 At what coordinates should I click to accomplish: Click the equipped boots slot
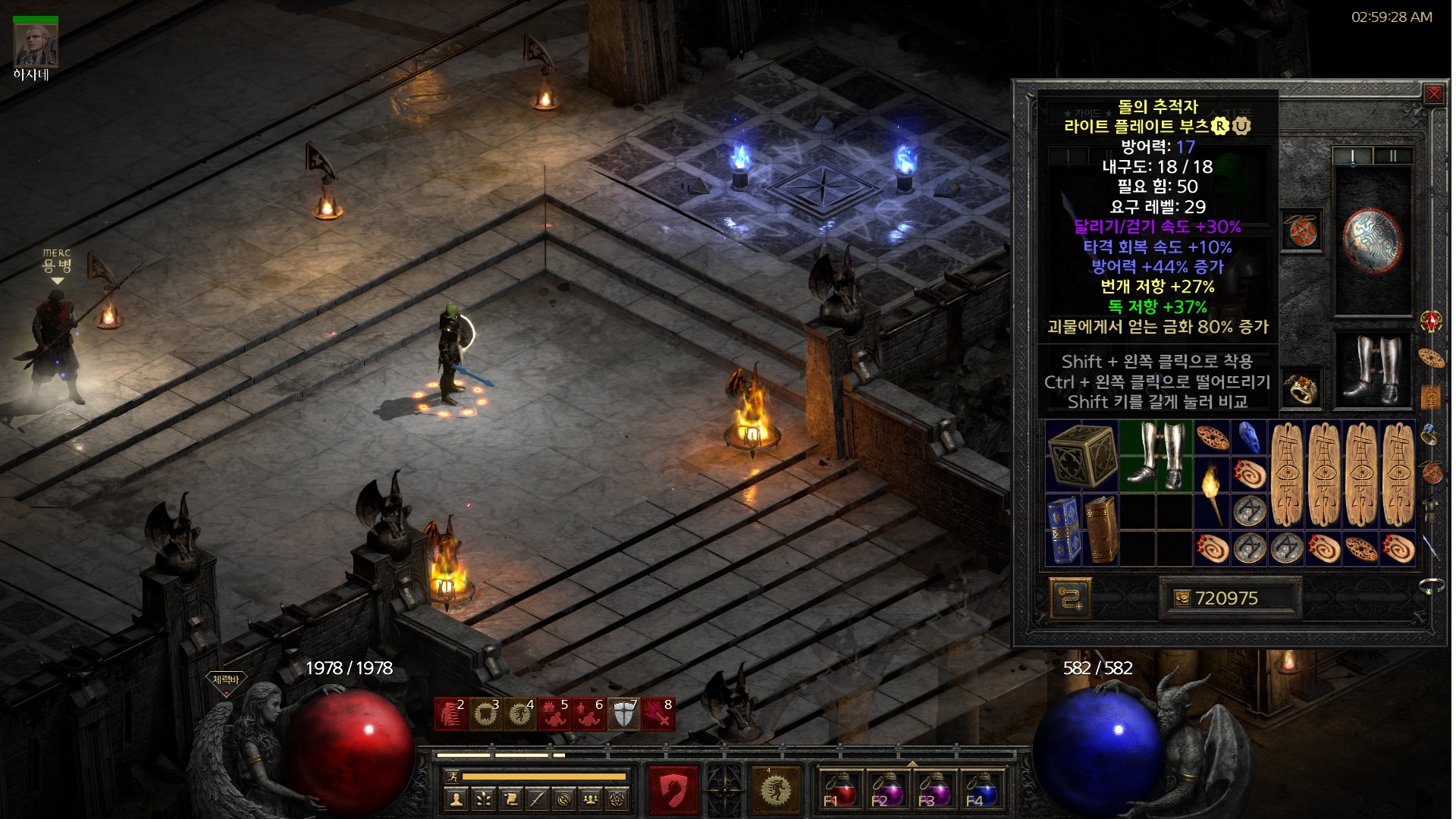[1372, 370]
